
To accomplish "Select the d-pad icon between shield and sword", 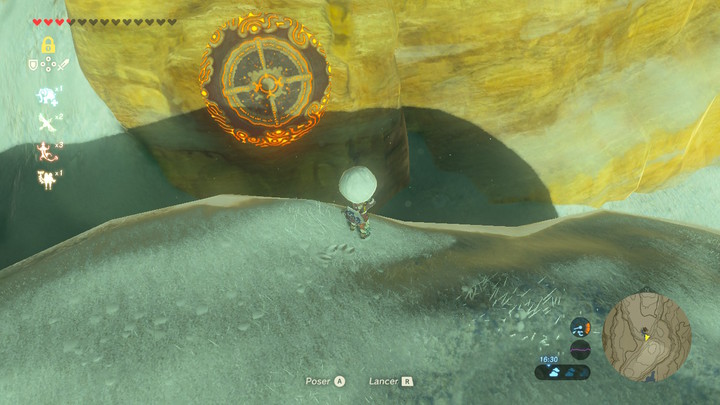I will 47,66.
